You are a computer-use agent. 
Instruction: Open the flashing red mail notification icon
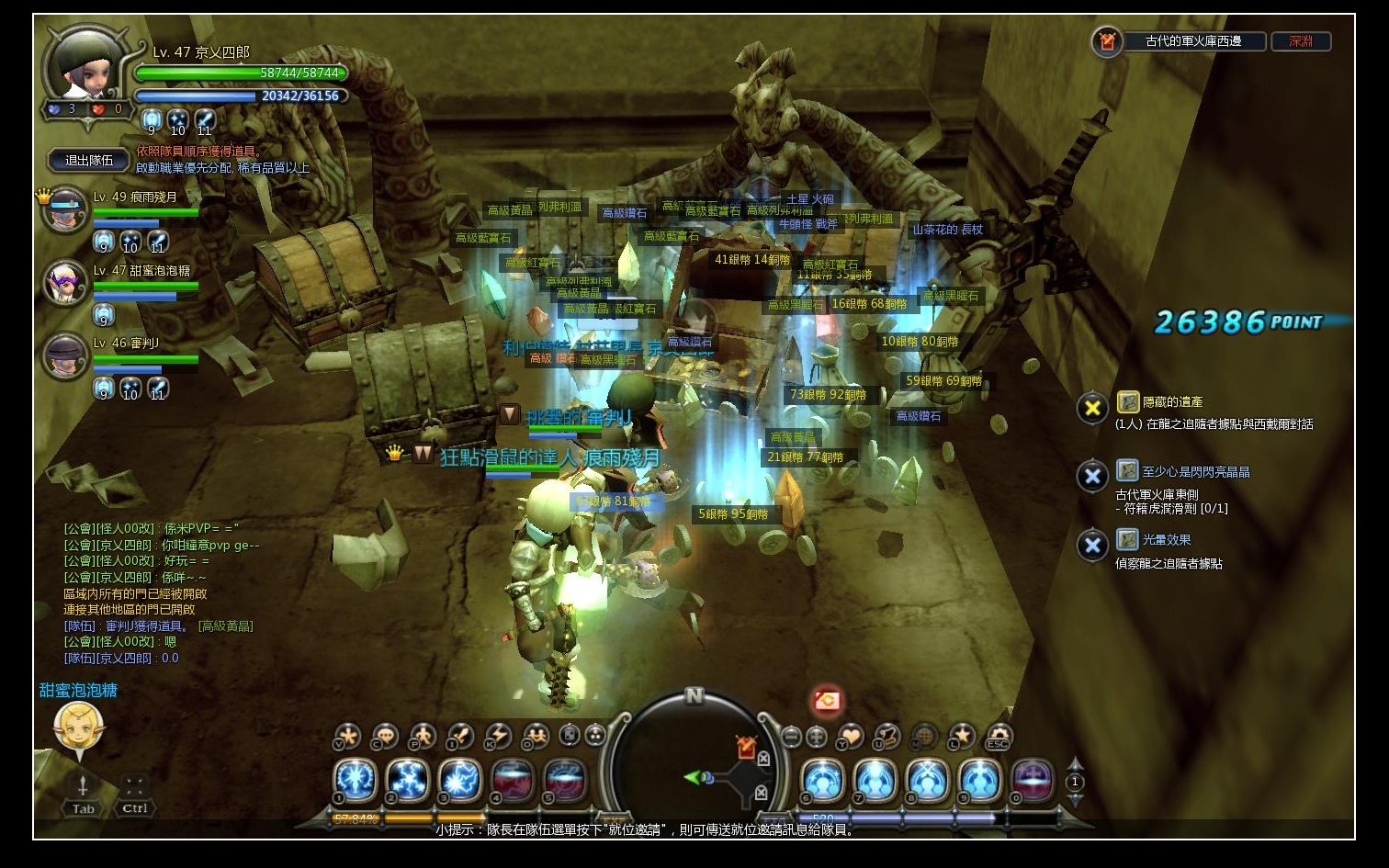click(x=827, y=702)
